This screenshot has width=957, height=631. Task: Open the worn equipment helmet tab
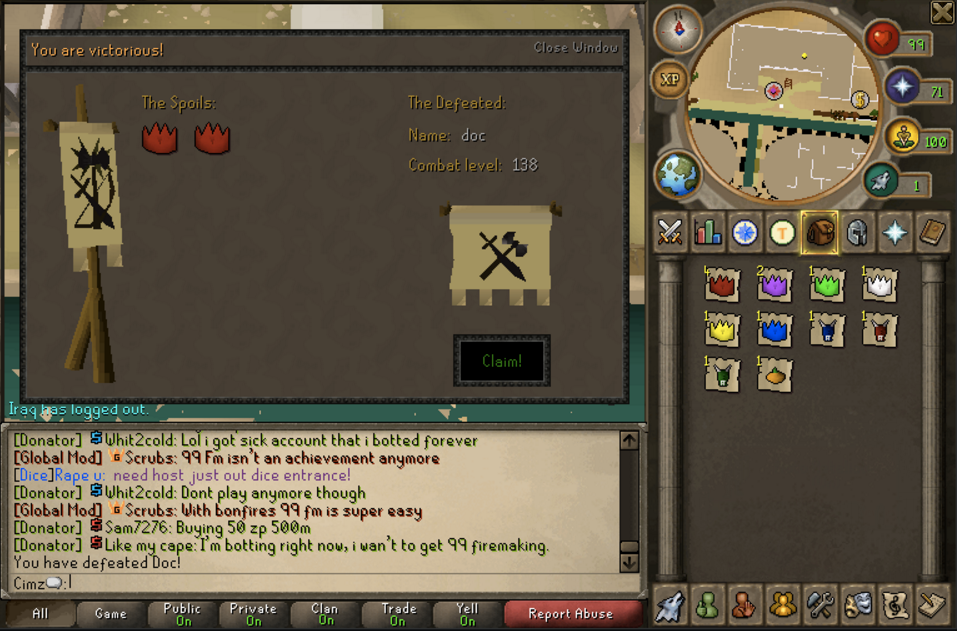(x=857, y=233)
